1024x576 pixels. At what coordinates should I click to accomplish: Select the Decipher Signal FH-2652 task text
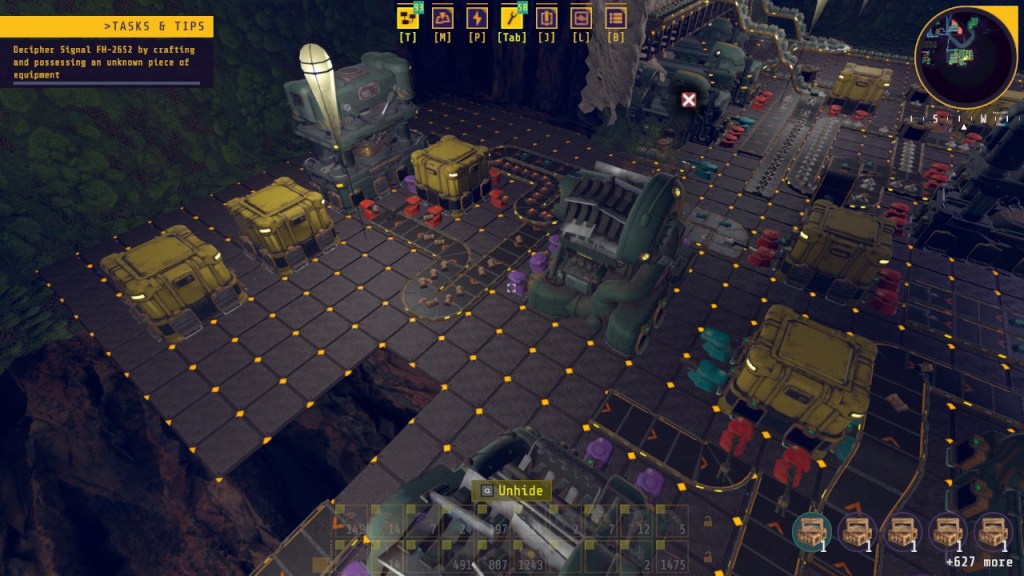104,62
